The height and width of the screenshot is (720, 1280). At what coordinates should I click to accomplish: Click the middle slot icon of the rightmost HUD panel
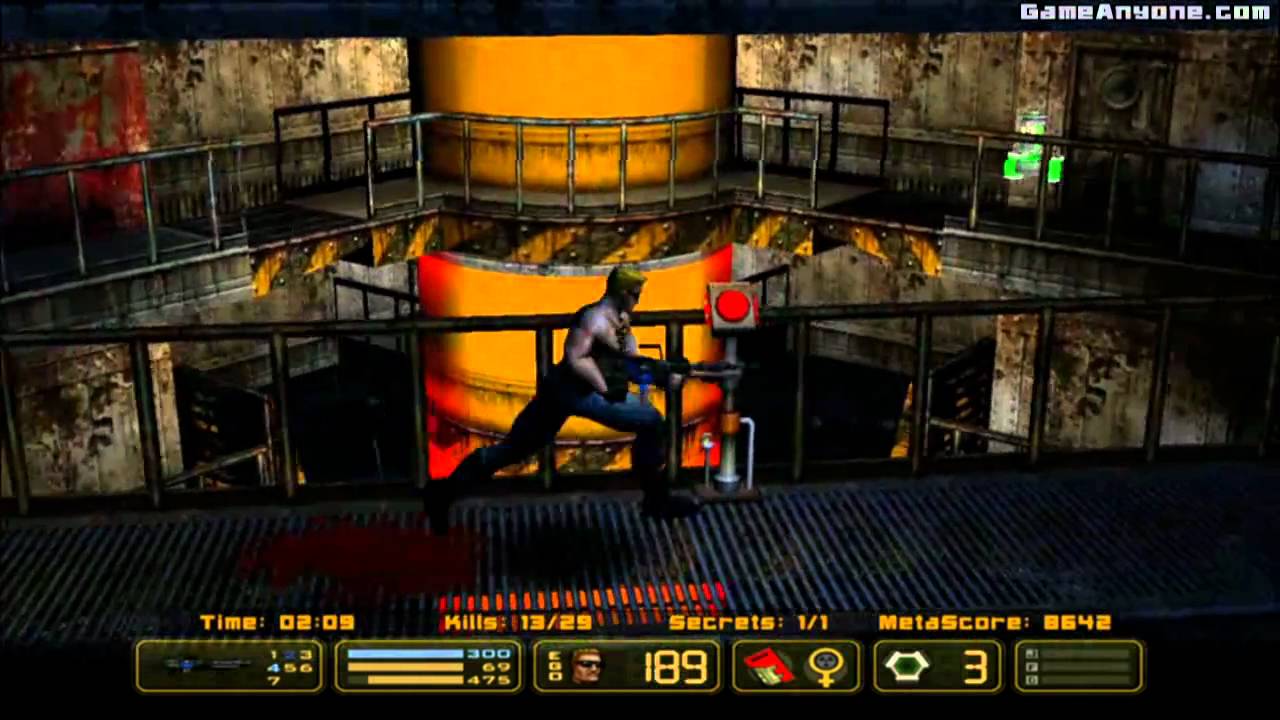pyautogui.click(x=1032, y=667)
